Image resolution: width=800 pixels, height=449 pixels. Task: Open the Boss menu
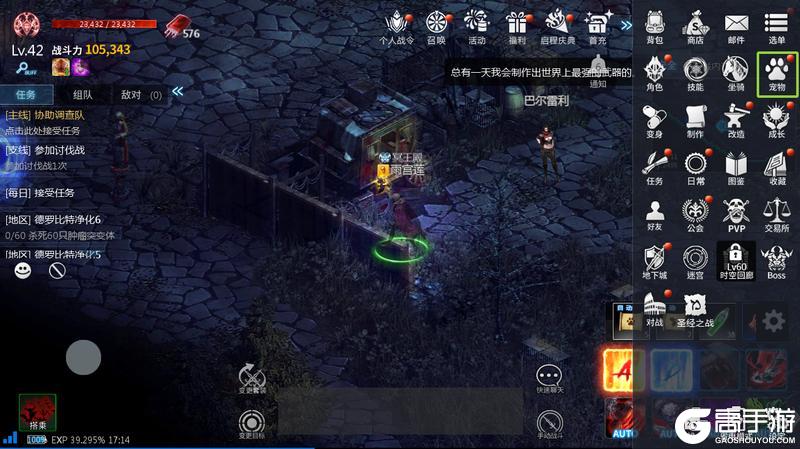click(x=776, y=260)
